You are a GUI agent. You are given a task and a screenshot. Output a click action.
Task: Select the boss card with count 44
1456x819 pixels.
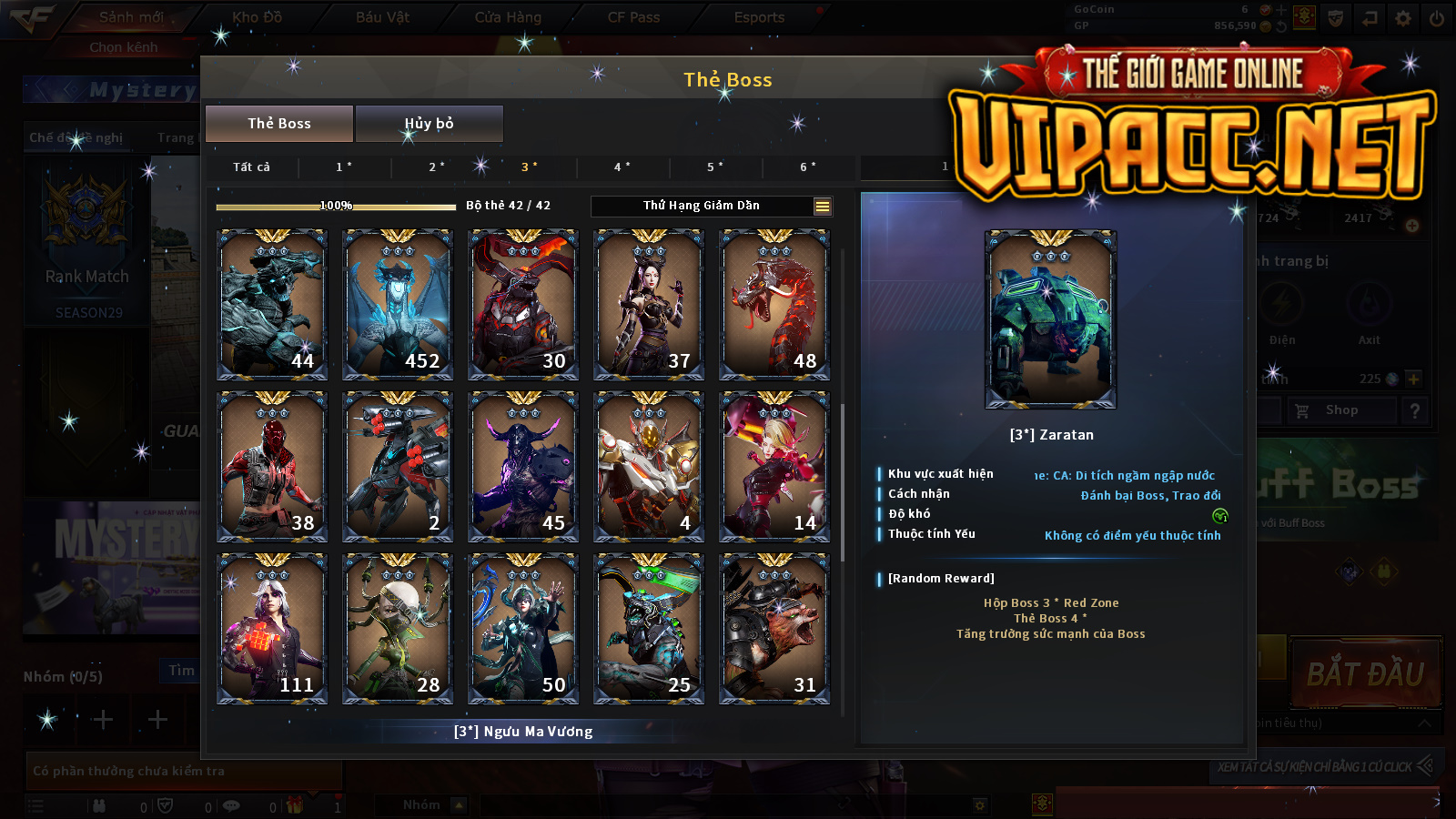272,305
